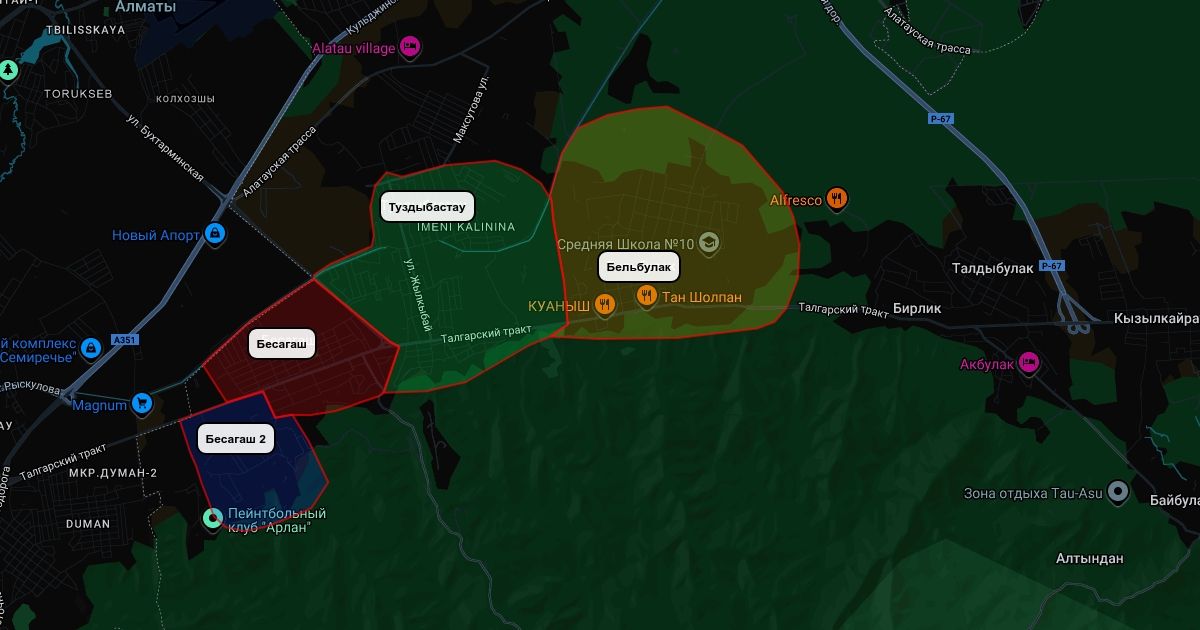Open the Средняя Школа №10 school marker
Screen dimensions: 1200x630
click(709, 242)
